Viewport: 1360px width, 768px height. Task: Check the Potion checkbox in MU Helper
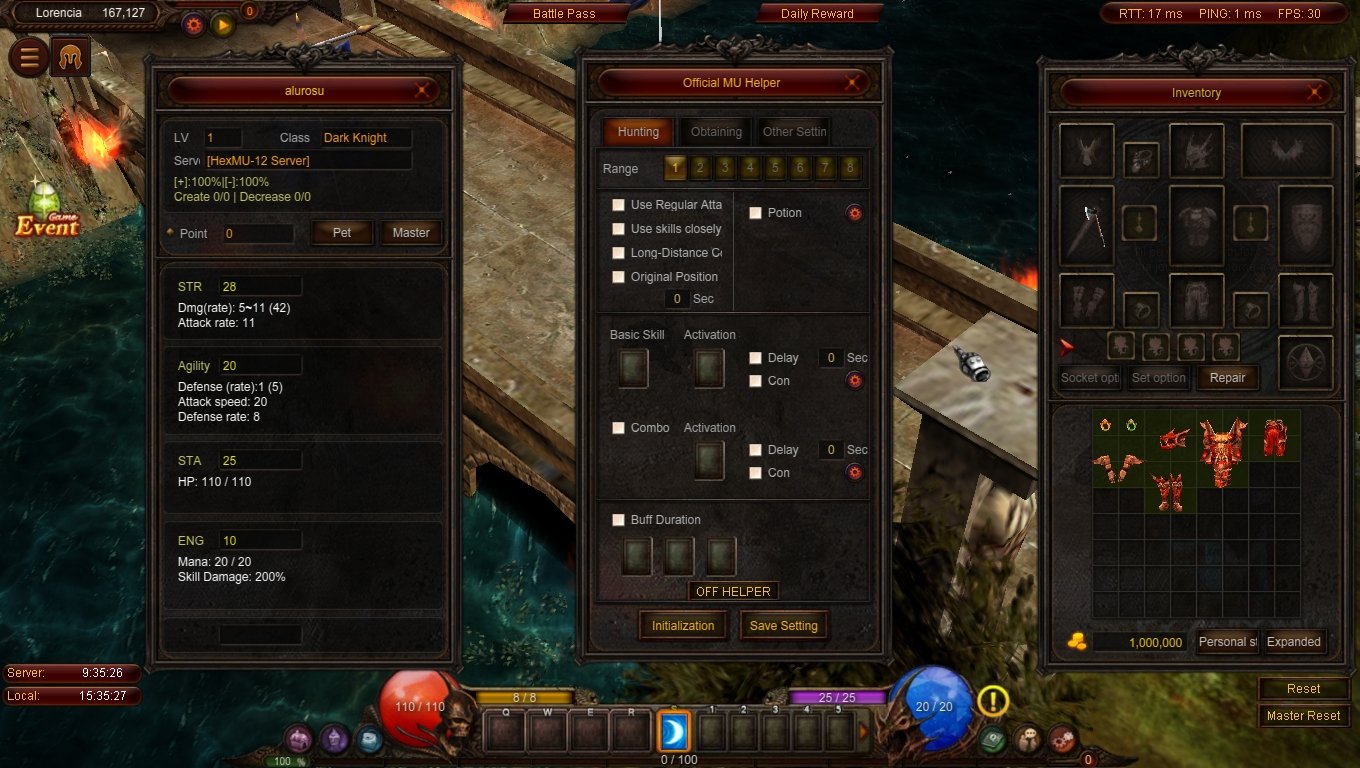point(757,212)
